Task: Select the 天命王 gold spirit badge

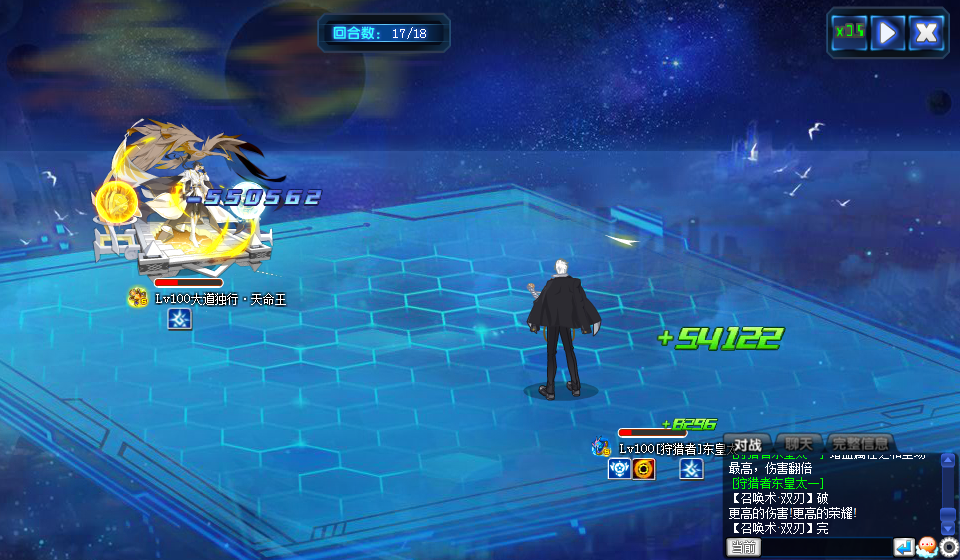Action: 138,298
